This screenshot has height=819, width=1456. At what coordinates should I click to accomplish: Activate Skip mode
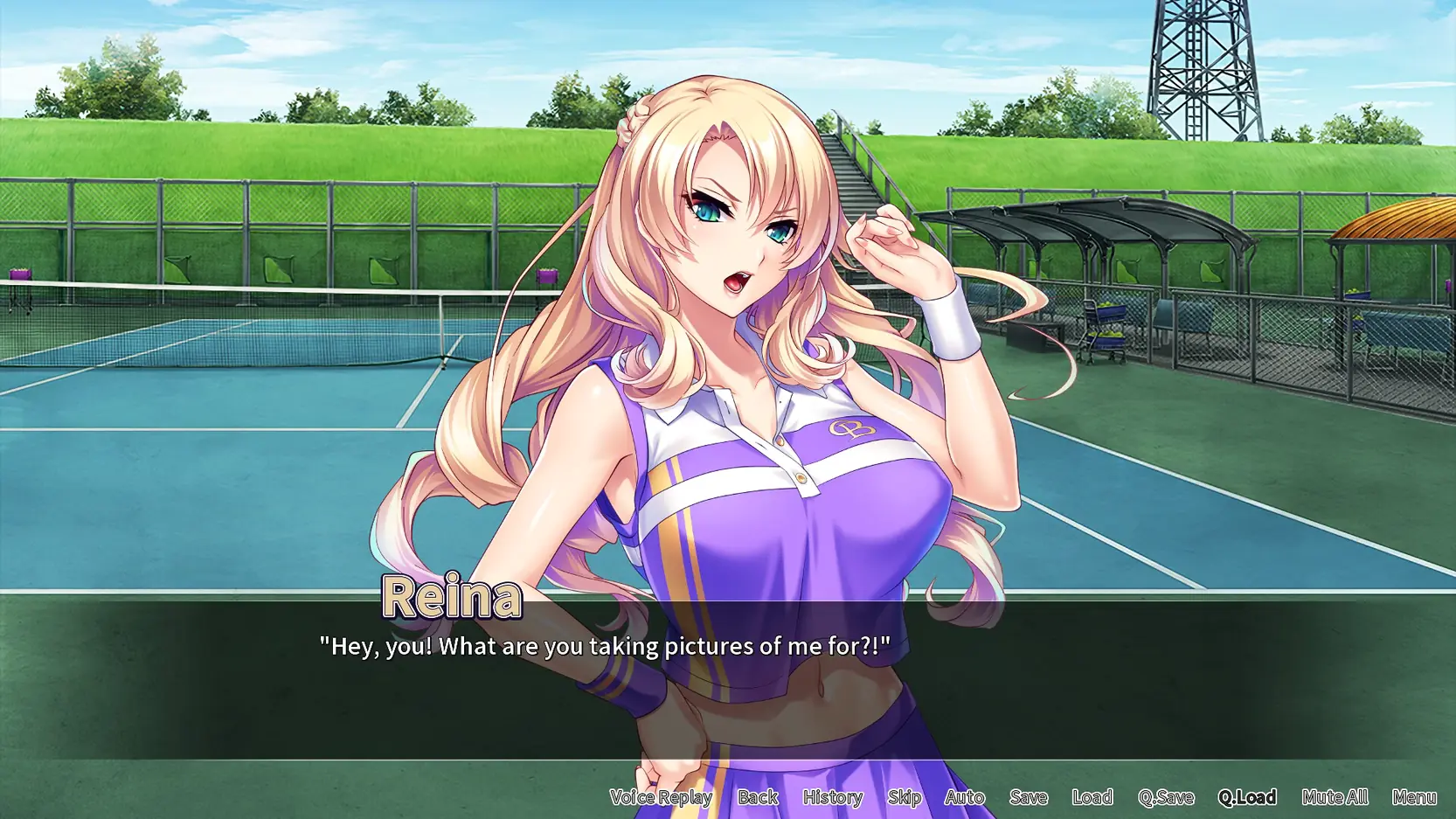tap(905, 797)
